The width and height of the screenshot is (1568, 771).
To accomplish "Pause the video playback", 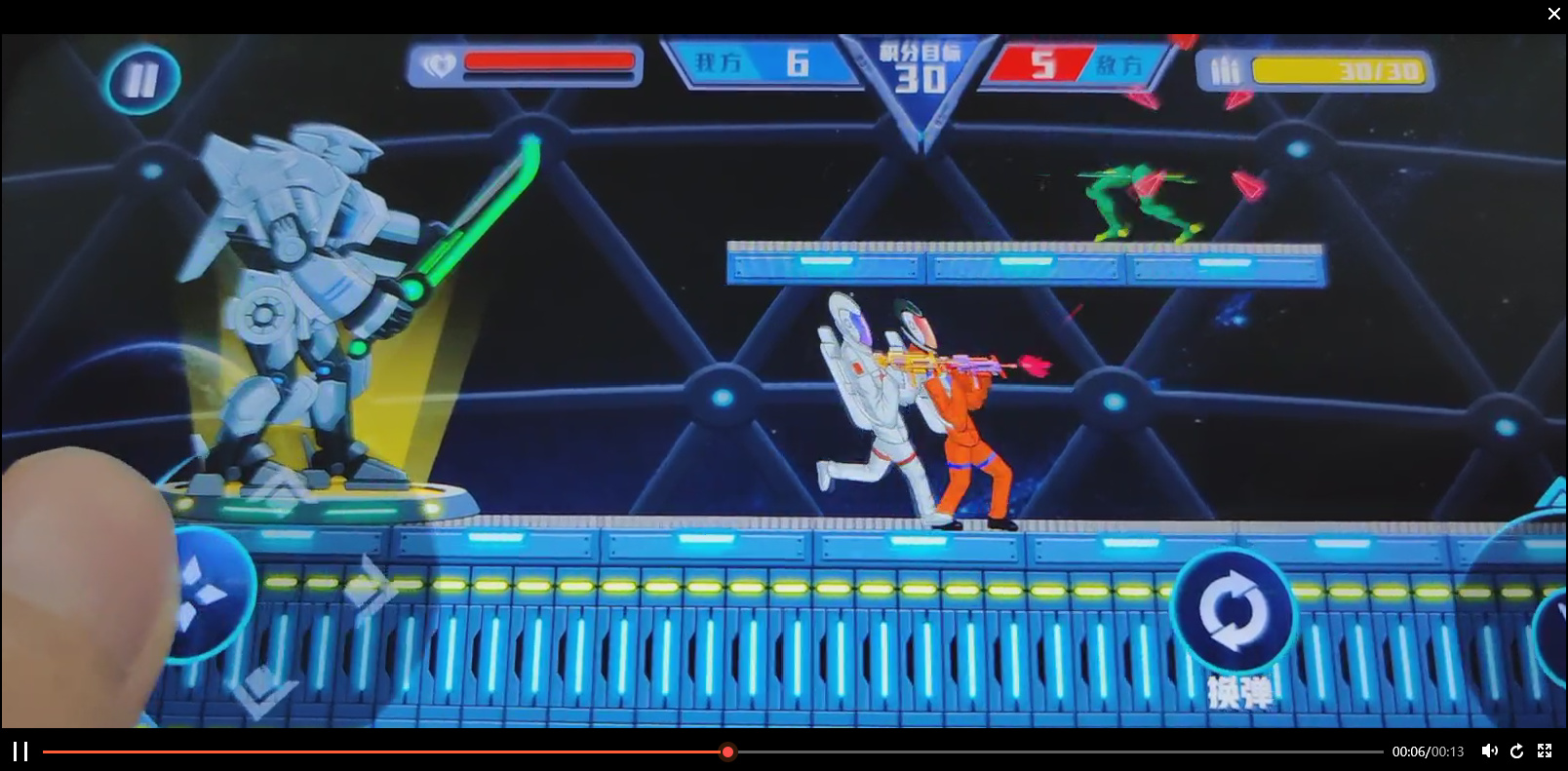I will (20, 752).
